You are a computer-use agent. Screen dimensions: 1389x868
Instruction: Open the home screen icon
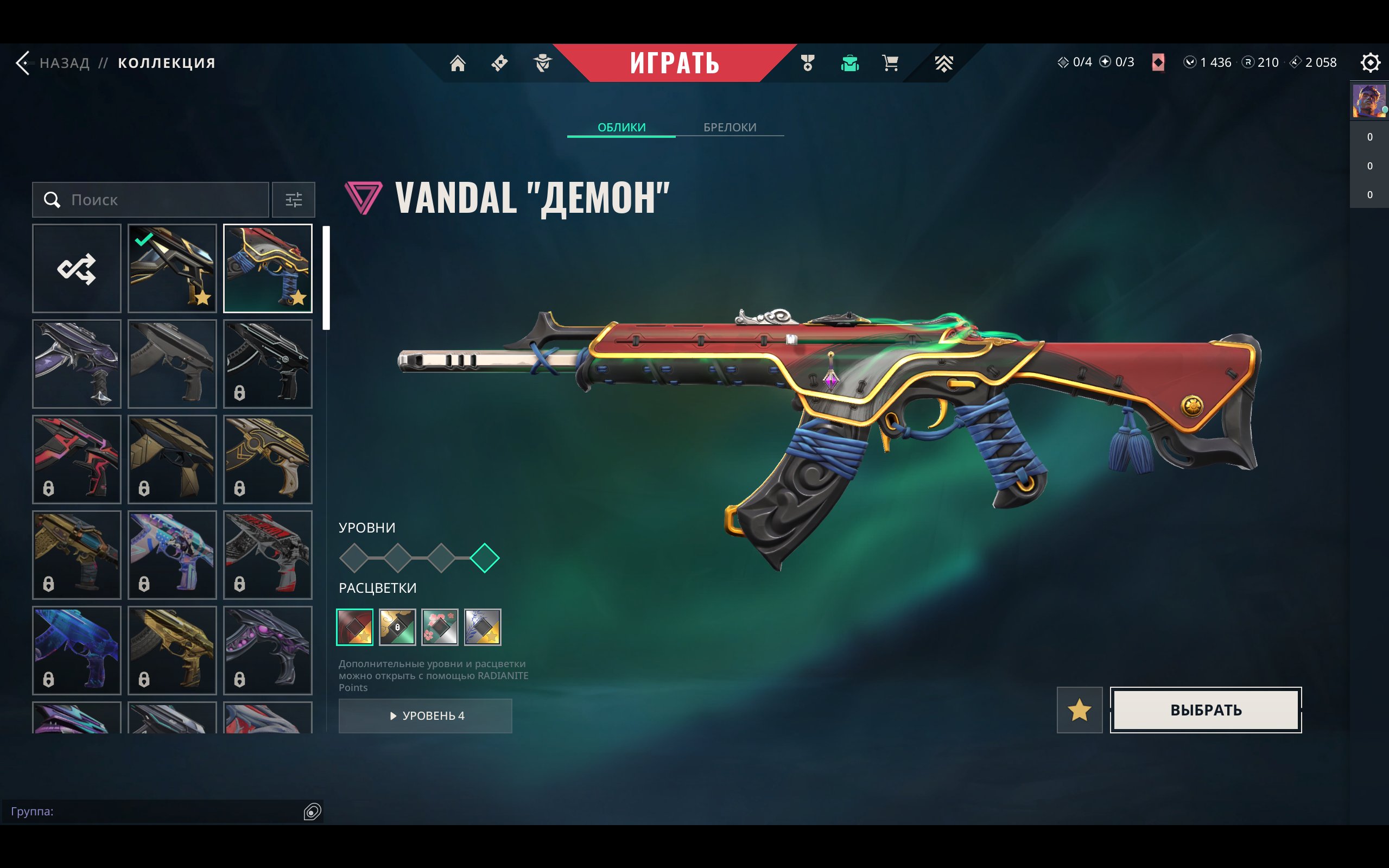(458, 62)
